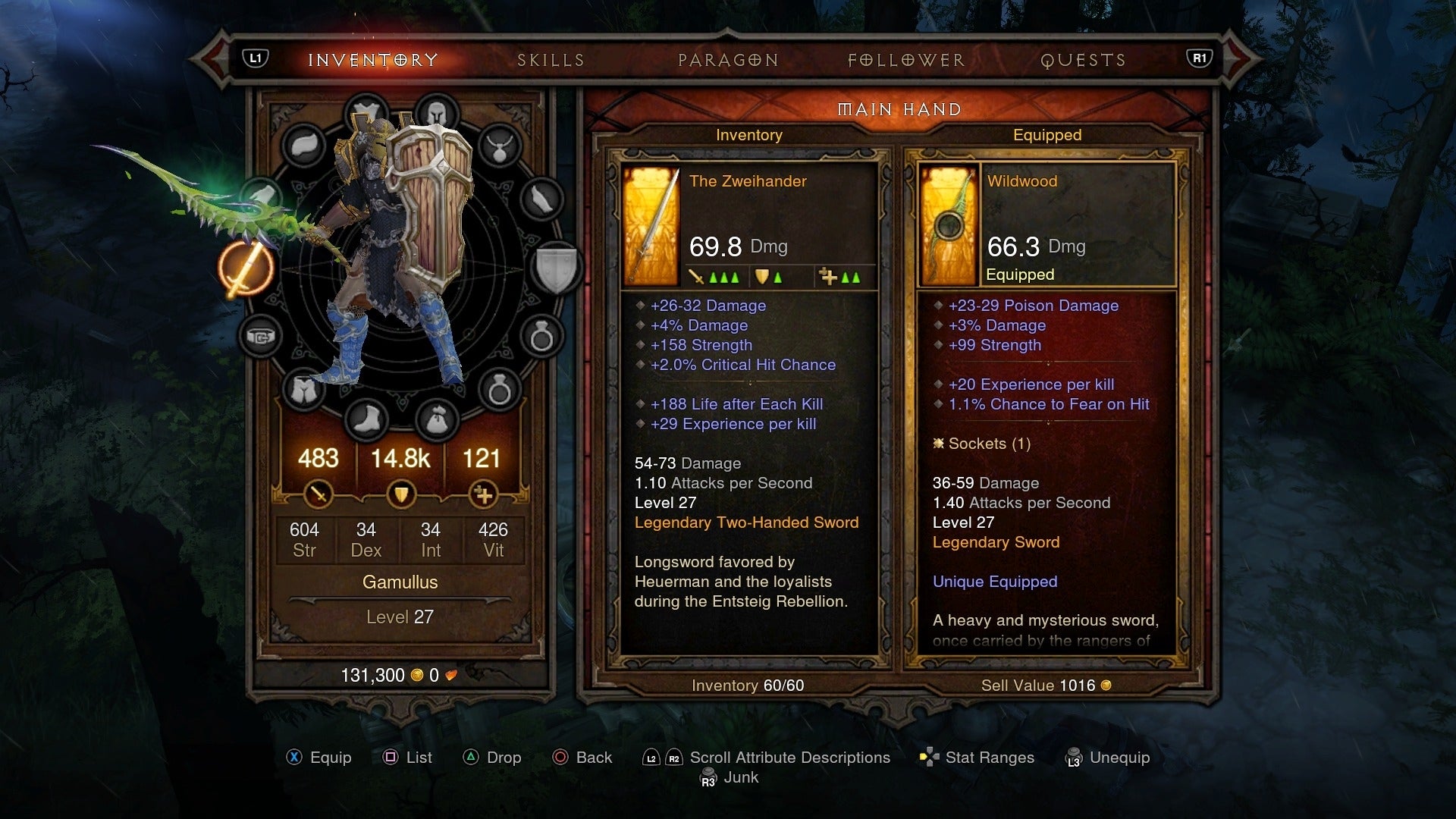Select the helmet equipment slot
Screen dimensions: 1456x819
point(437,114)
